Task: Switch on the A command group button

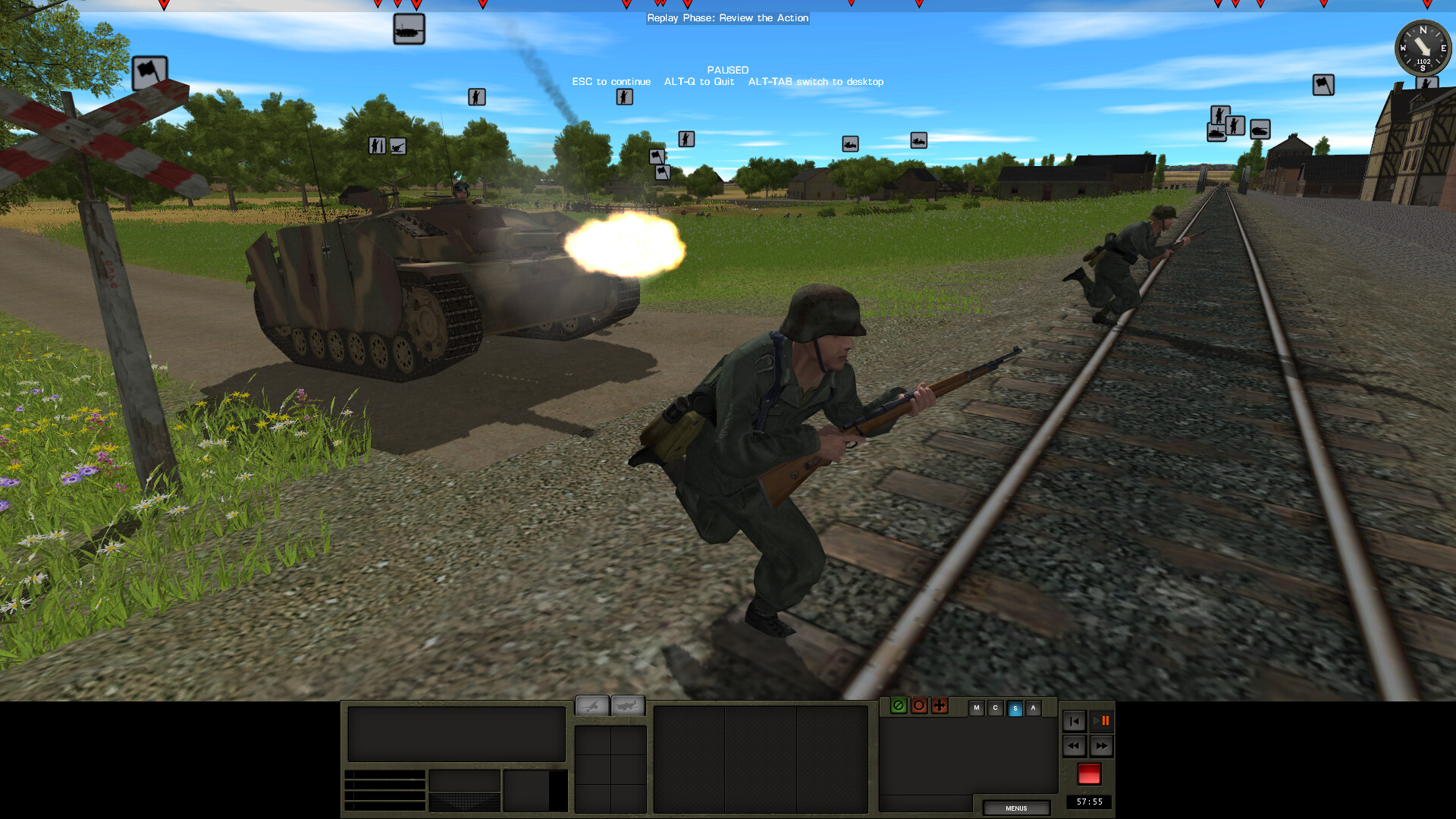Action: (1033, 708)
